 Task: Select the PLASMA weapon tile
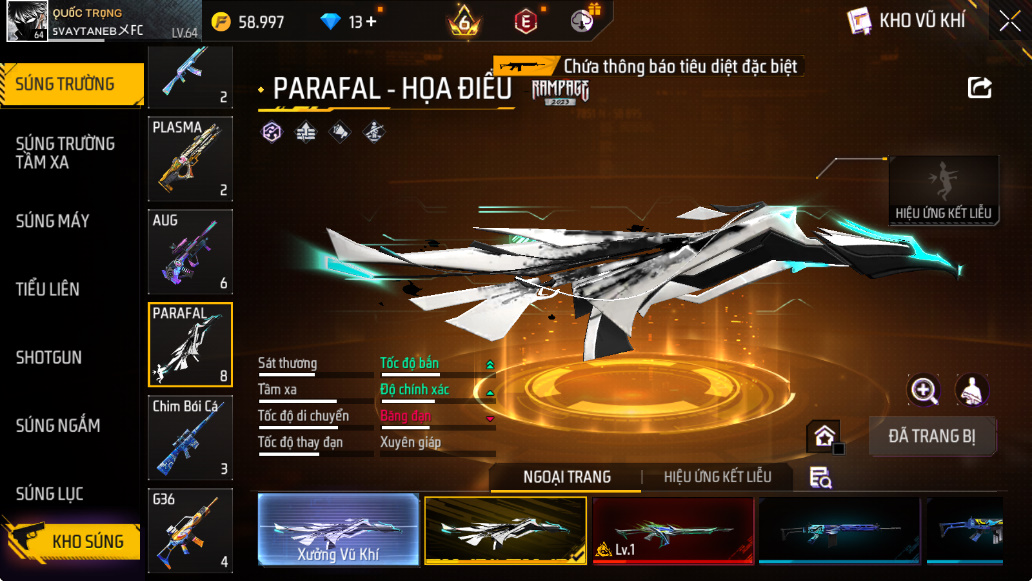point(190,158)
